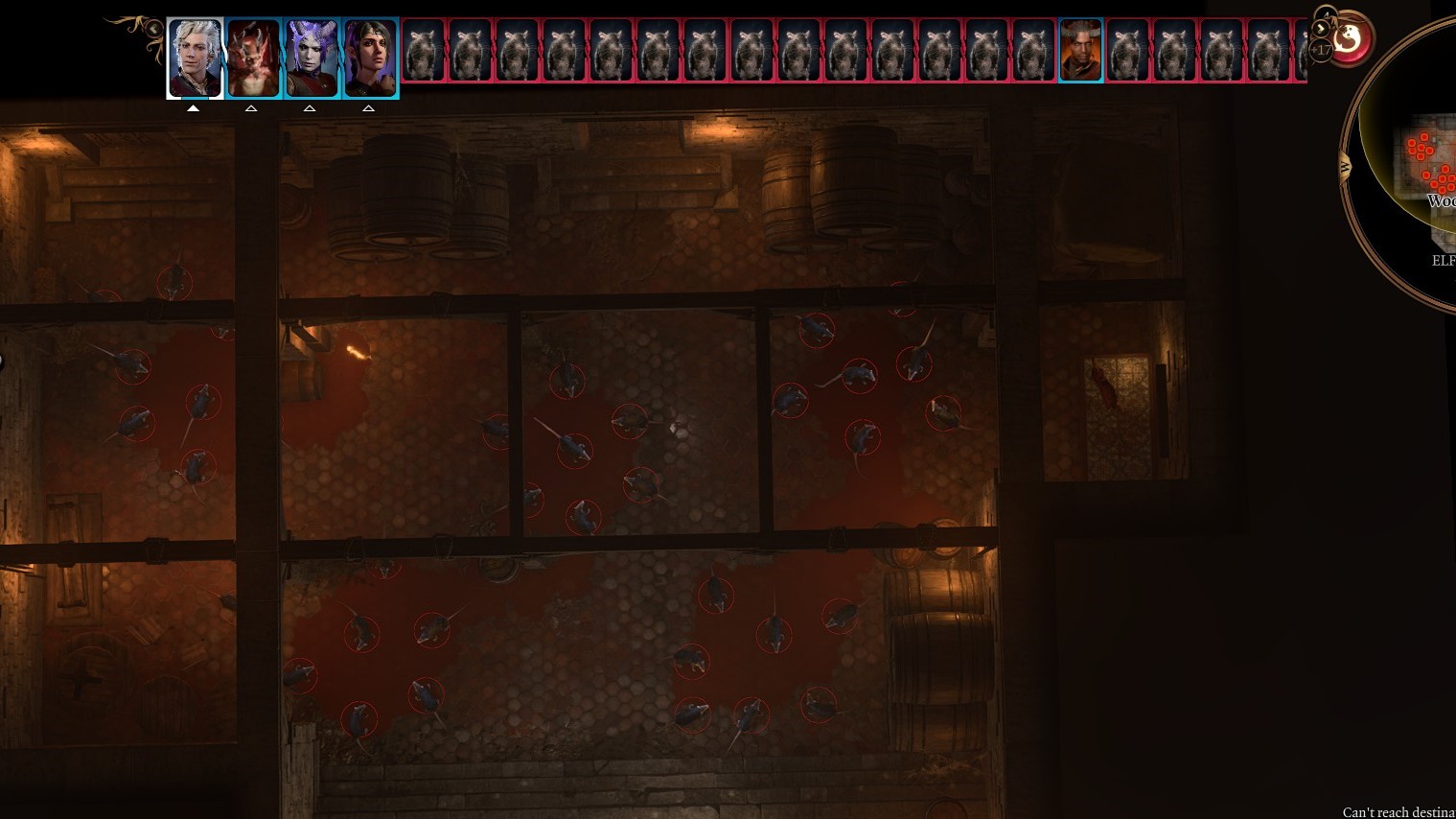Click the lone rat in the tiled side room
This screenshot has width=1456, height=819.
coord(1102,384)
